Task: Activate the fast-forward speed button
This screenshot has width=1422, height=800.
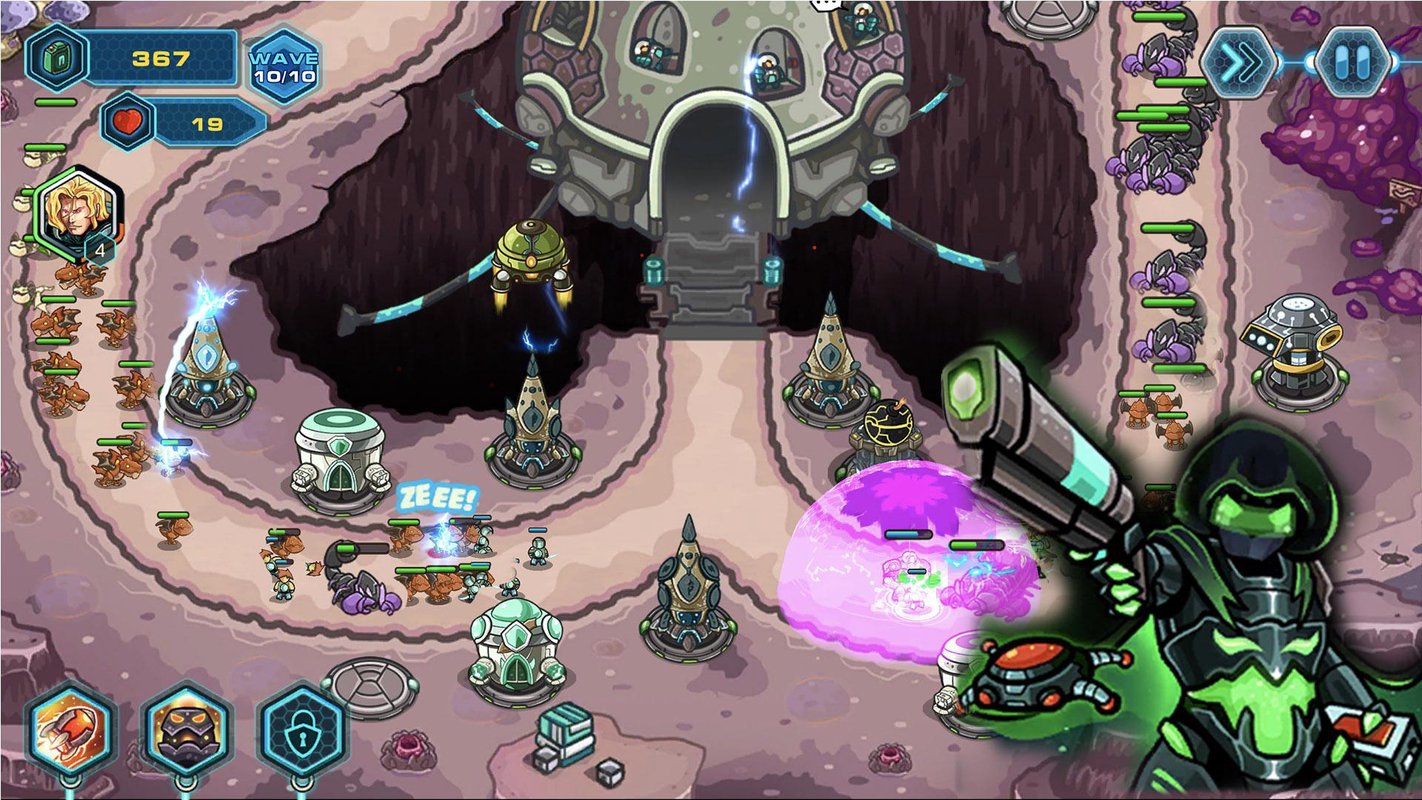Action: click(x=1240, y=61)
